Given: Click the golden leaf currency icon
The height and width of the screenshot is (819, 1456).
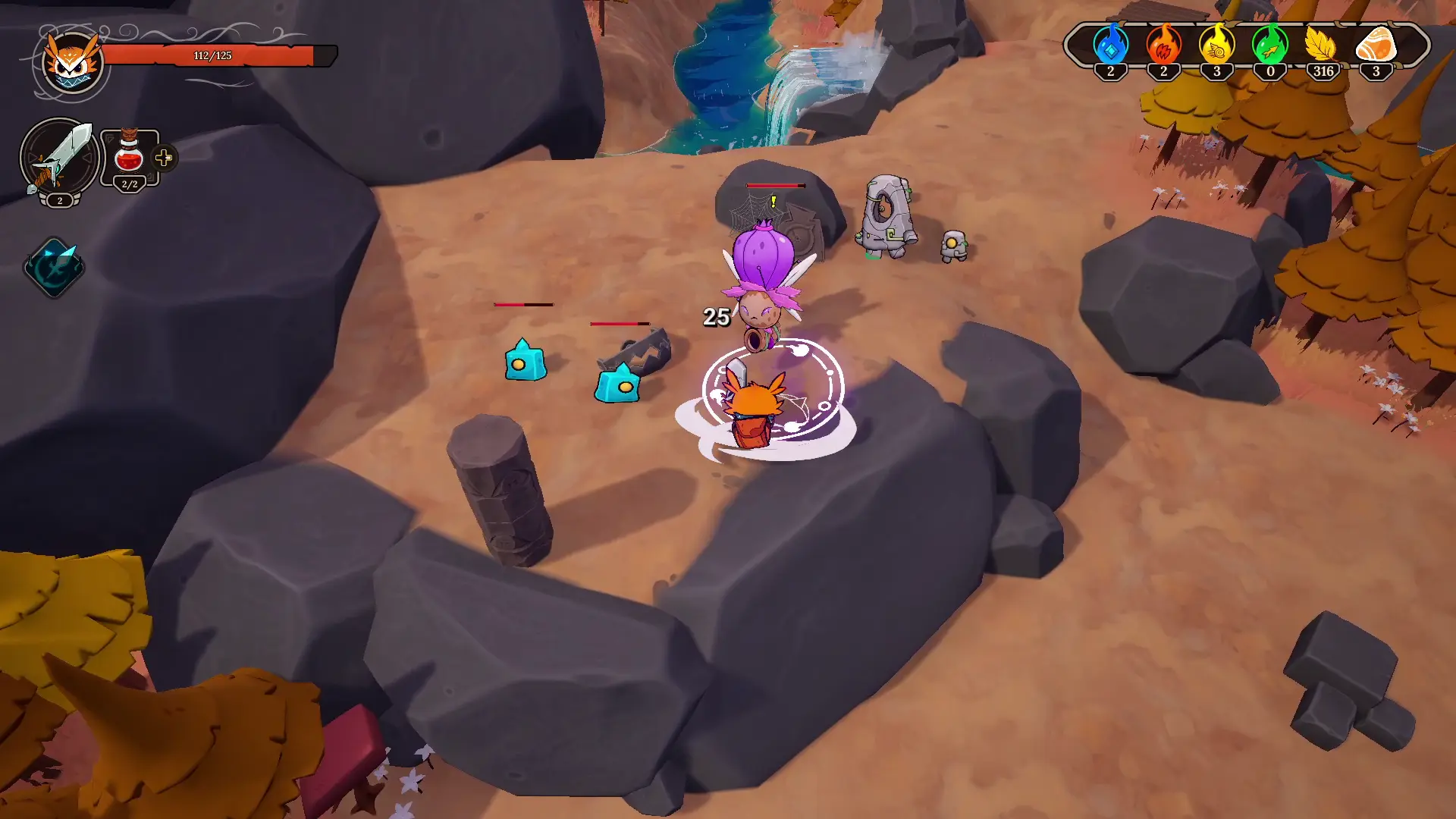Looking at the screenshot, I should pos(1323,45).
